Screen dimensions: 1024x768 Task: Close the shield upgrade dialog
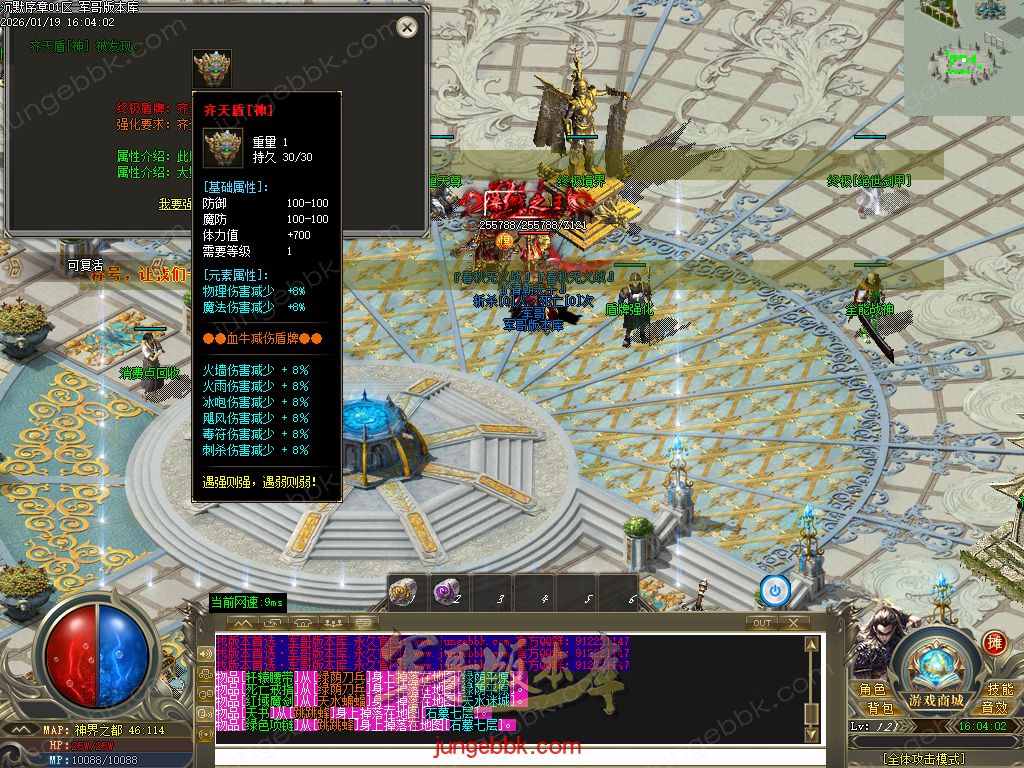click(x=406, y=27)
